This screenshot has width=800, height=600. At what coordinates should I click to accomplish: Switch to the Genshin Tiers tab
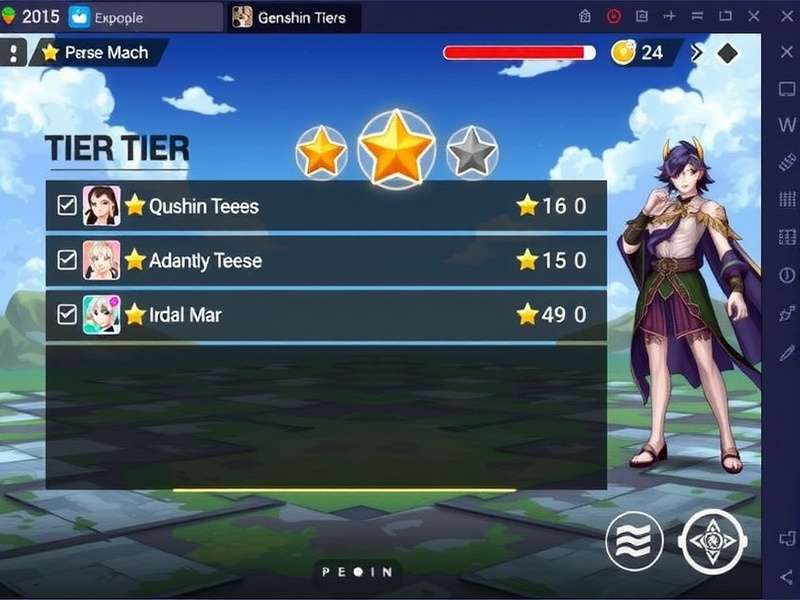point(295,17)
